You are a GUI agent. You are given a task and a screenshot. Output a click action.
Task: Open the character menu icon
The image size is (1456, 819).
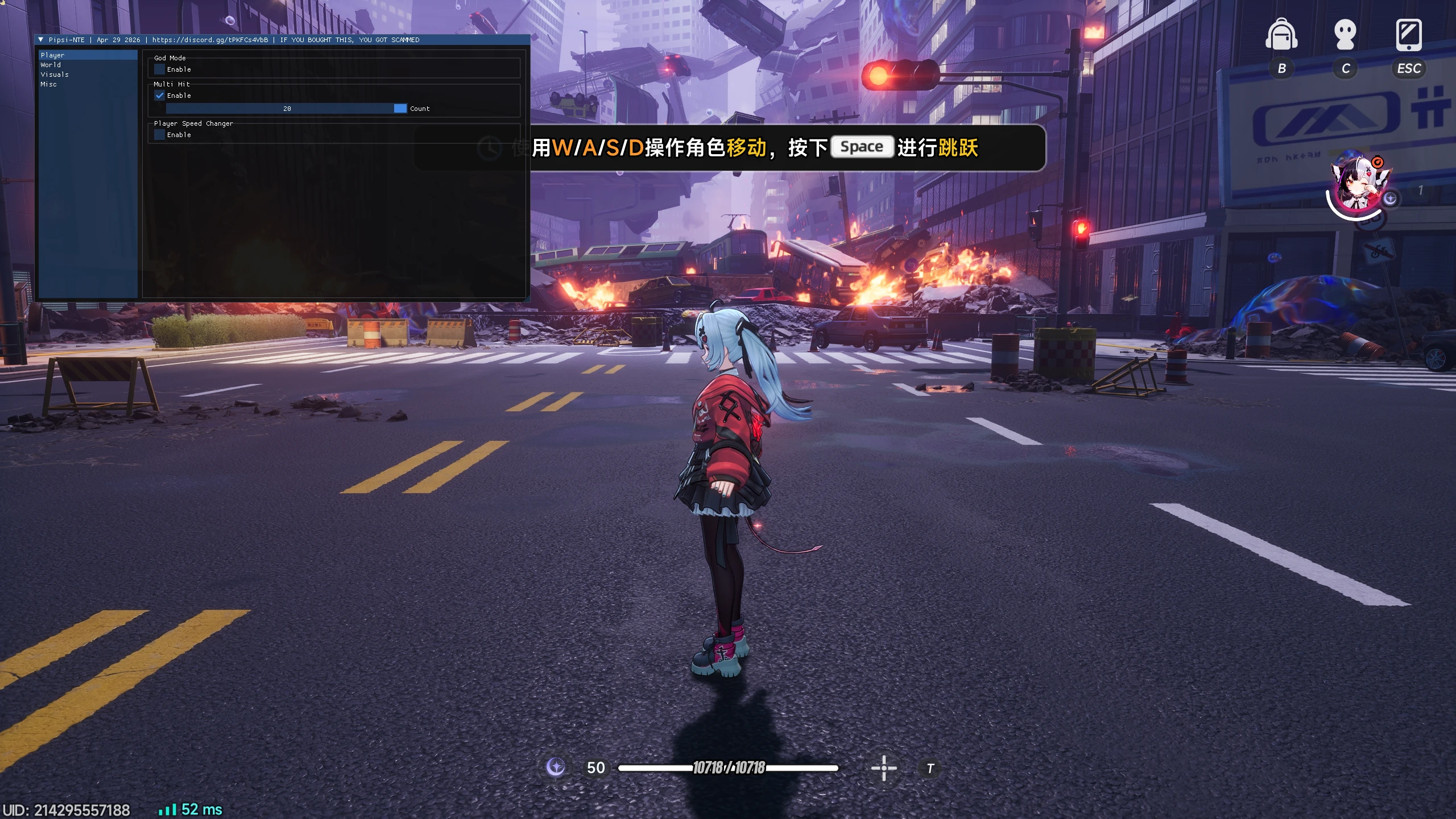click(1345, 35)
